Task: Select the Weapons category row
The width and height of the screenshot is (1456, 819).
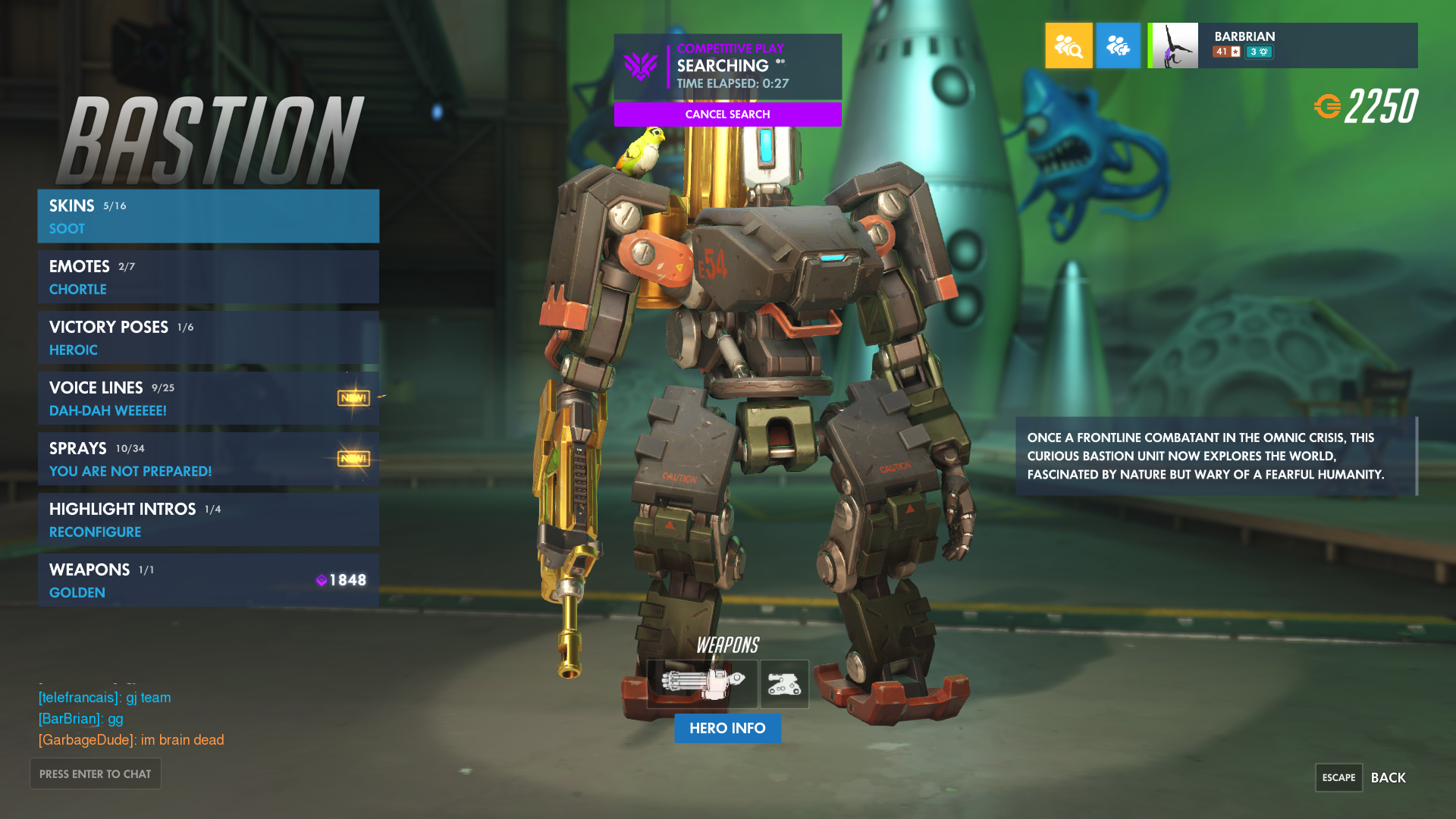Action: tap(208, 580)
